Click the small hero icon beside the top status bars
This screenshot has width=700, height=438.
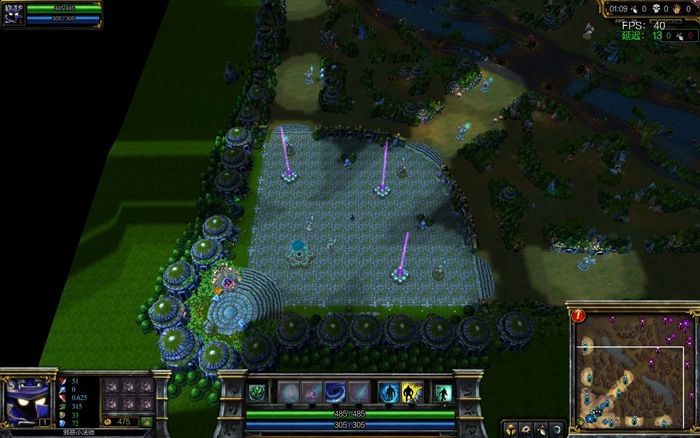[x=12, y=13]
